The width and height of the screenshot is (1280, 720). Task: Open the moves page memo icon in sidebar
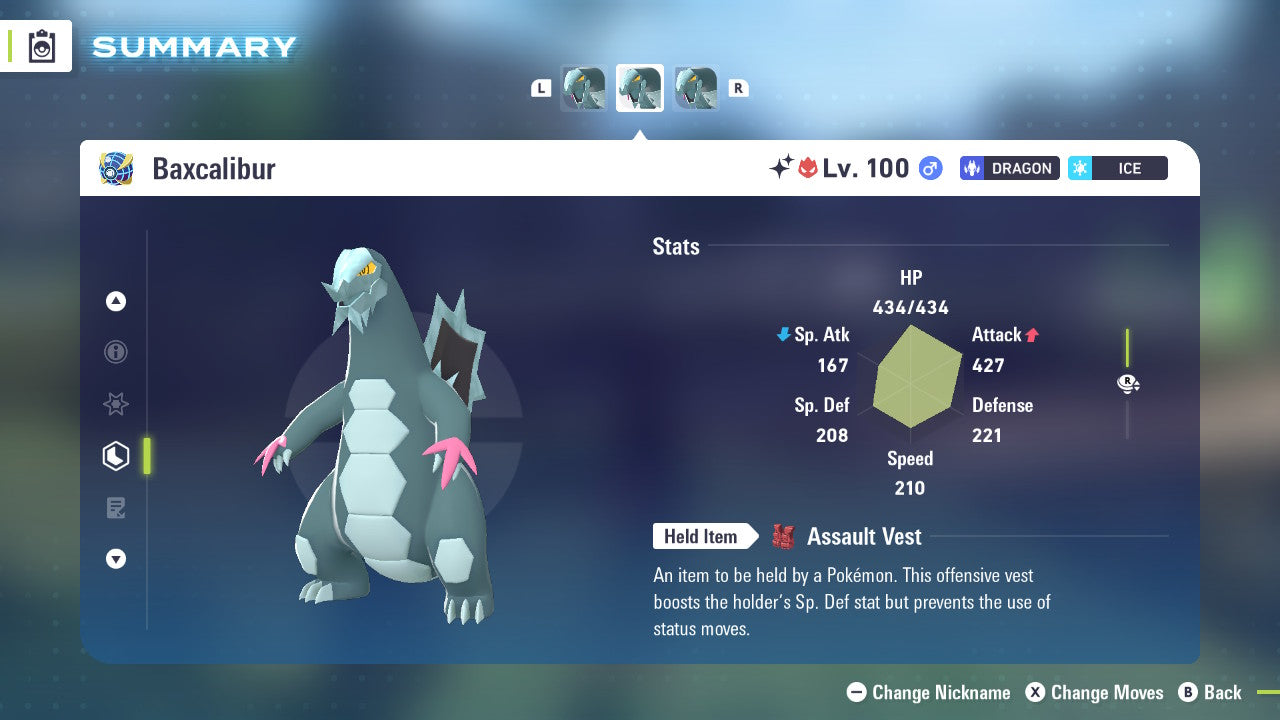pyautogui.click(x=116, y=508)
